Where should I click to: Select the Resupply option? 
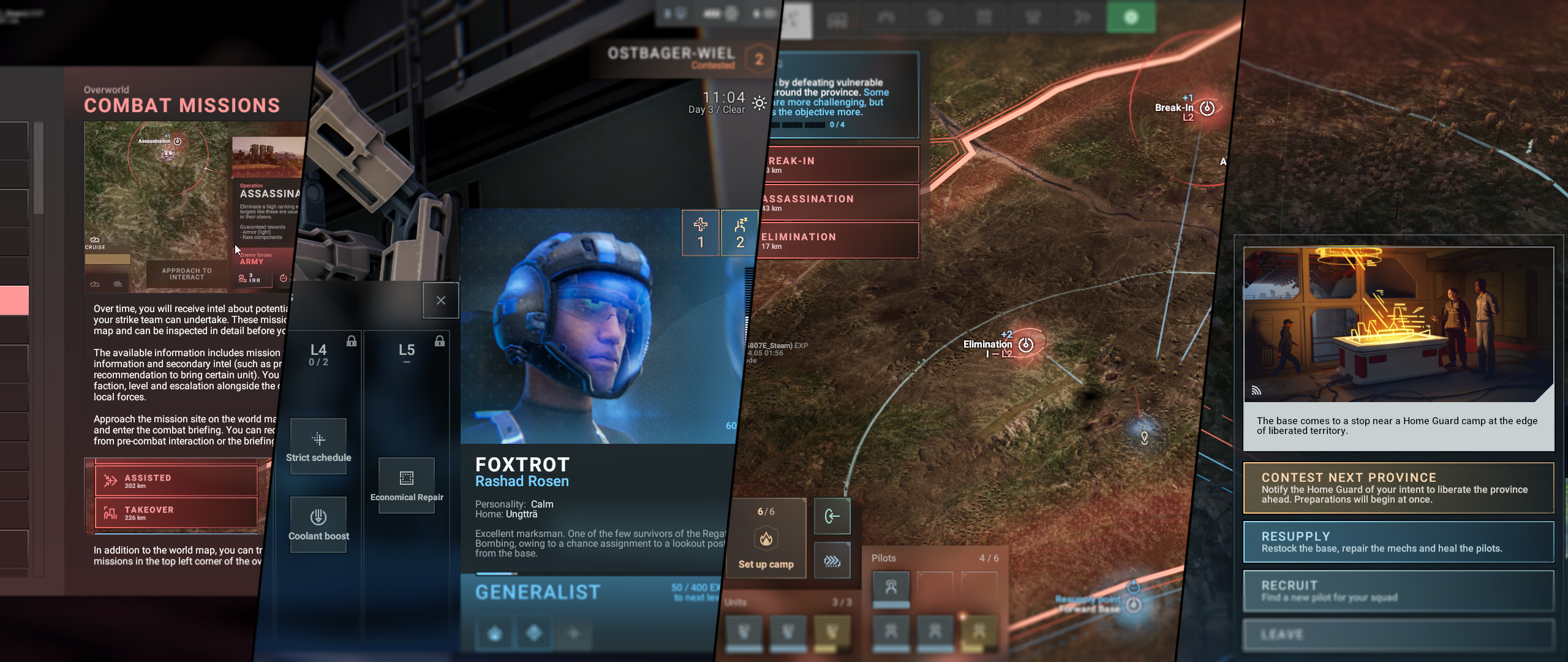(1398, 542)
